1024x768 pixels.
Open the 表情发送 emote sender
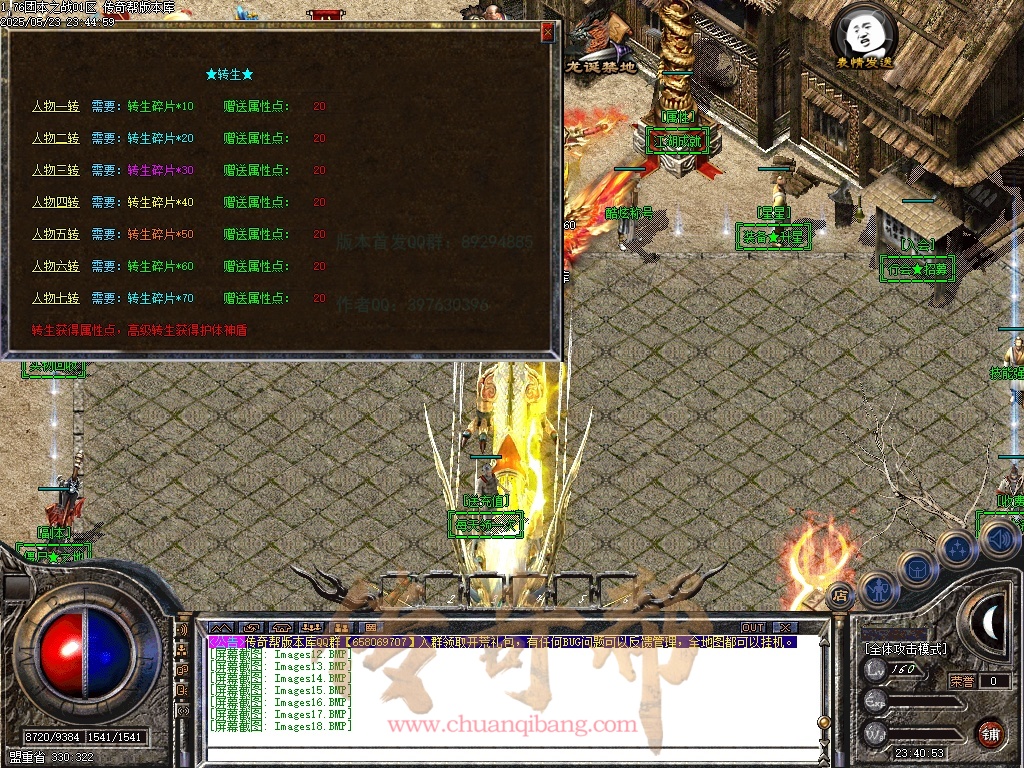click(x=865, y=38)
